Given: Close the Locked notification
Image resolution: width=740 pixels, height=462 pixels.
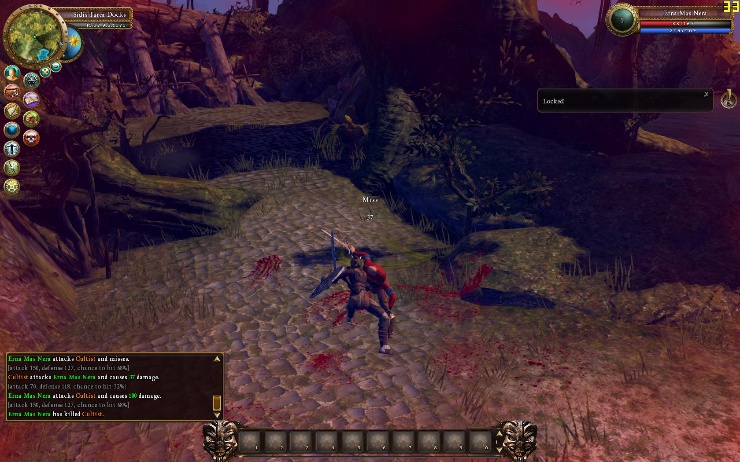Looking at the screenshot, I should (706, 94).
